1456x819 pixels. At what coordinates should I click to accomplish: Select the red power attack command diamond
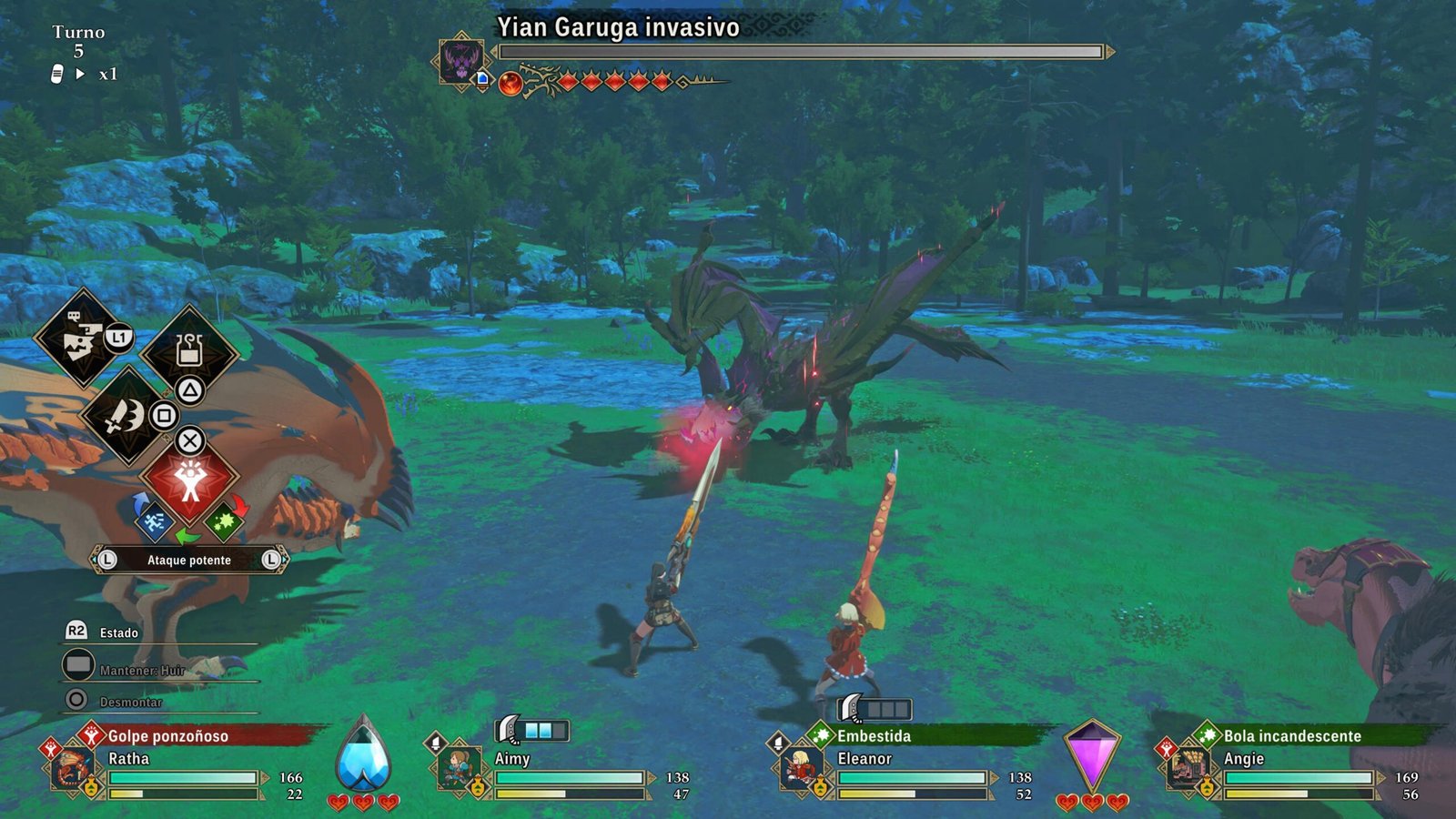pyautogui.click(x=189, y=480)
